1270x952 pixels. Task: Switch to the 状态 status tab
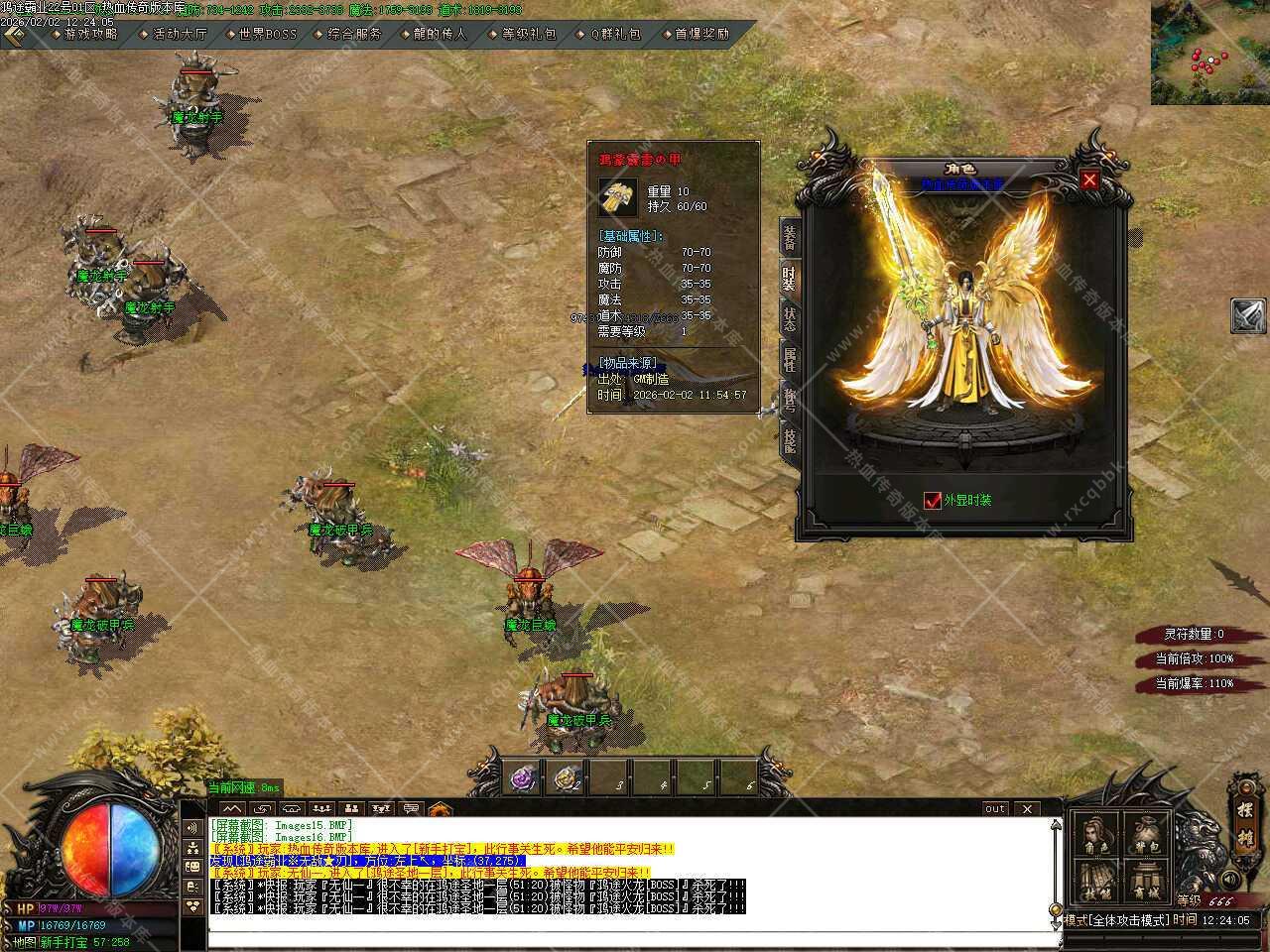[x=790, y=319]
